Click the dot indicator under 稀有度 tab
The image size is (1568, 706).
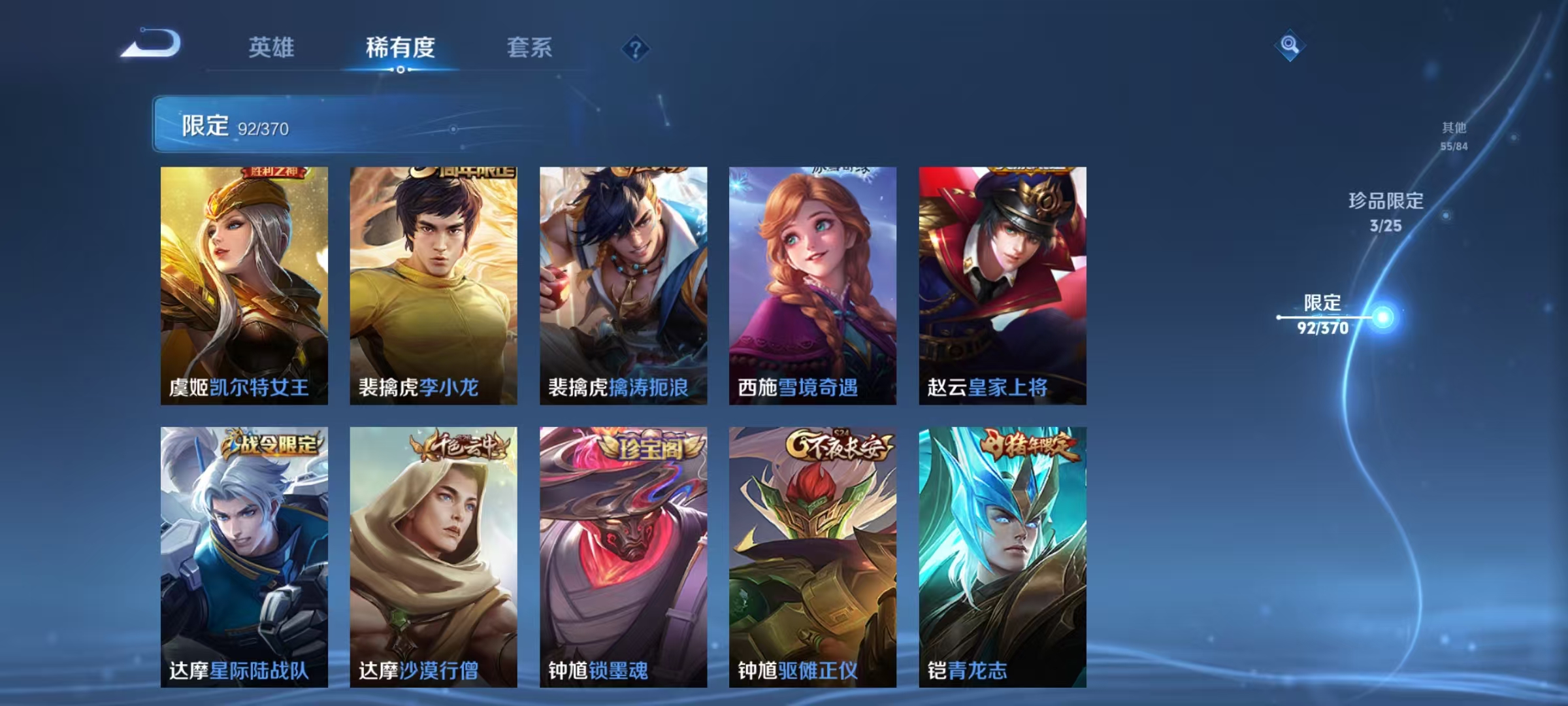coord(400,70)
